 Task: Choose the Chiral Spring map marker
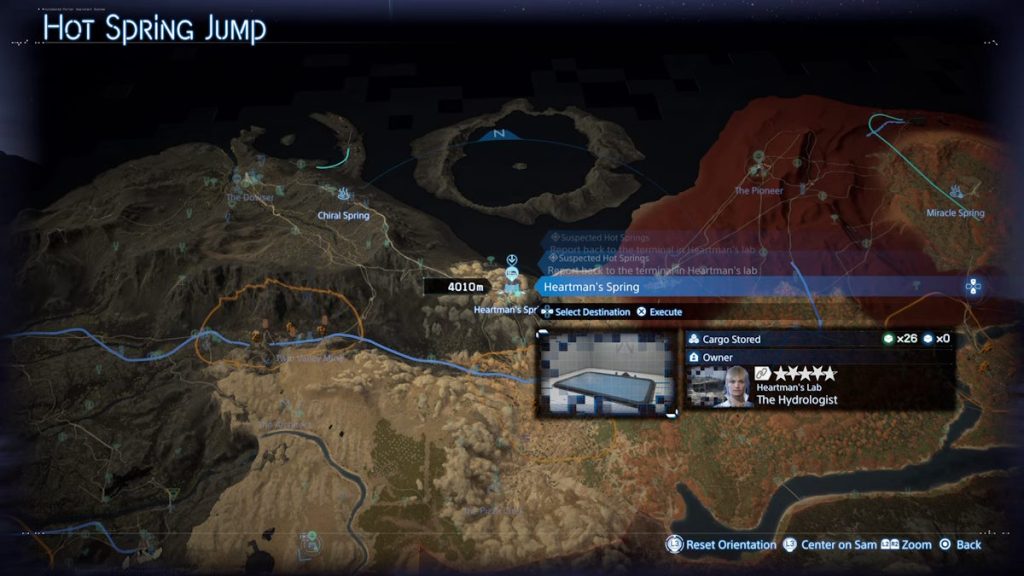tap(344, 196)
